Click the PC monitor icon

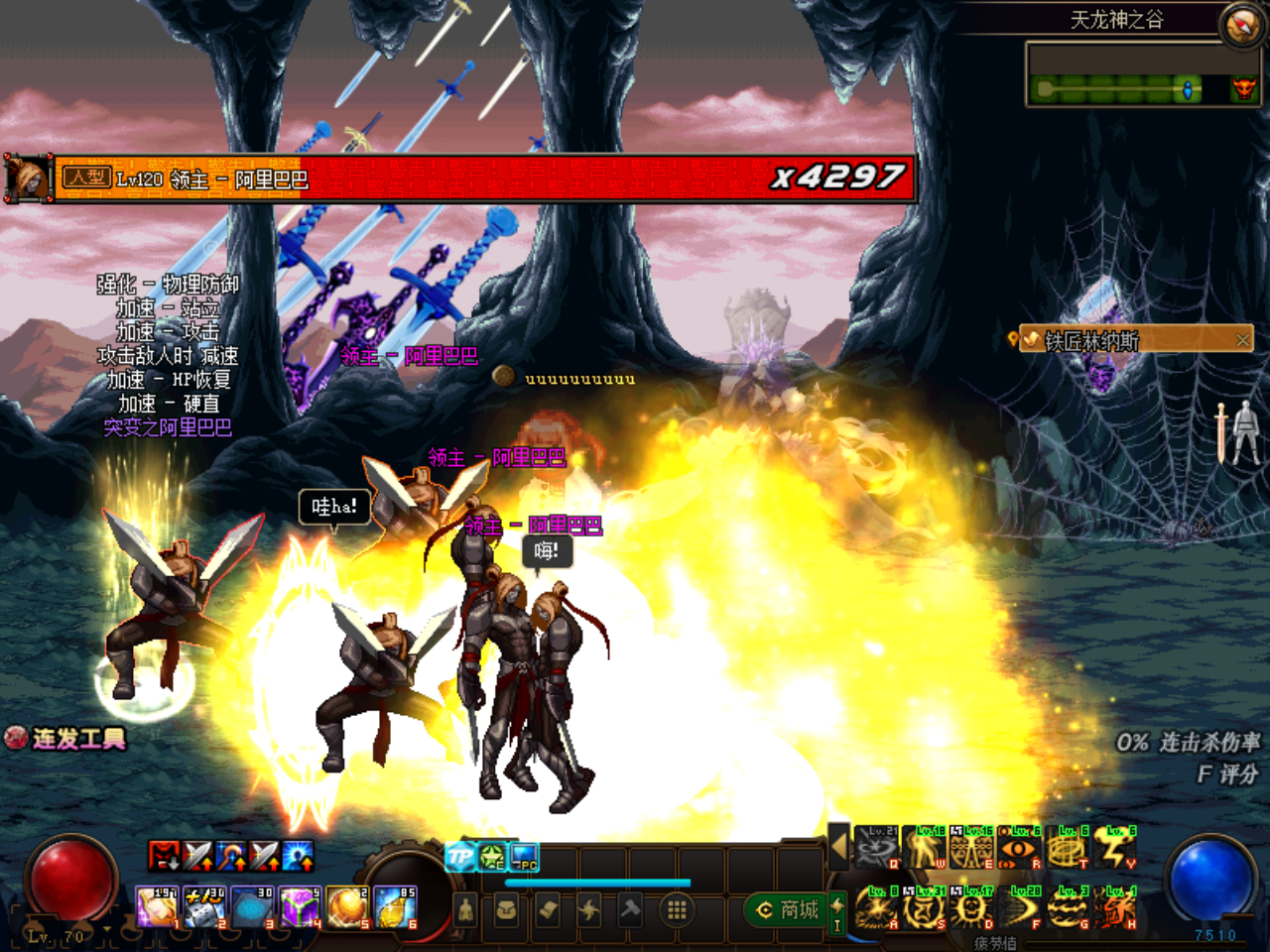(x=524, y=857)
